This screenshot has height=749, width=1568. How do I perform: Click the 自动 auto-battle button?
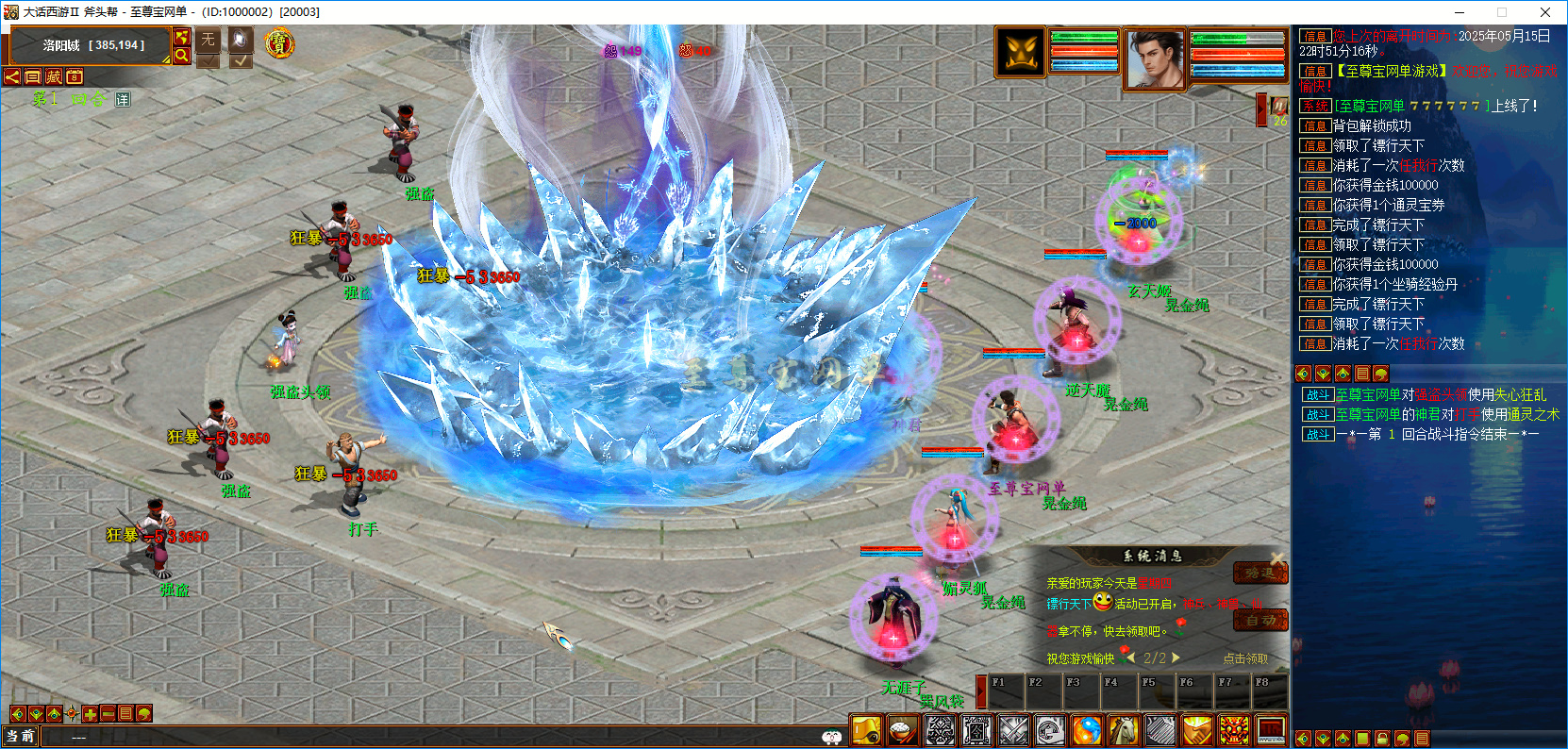tap(1259, 621)
